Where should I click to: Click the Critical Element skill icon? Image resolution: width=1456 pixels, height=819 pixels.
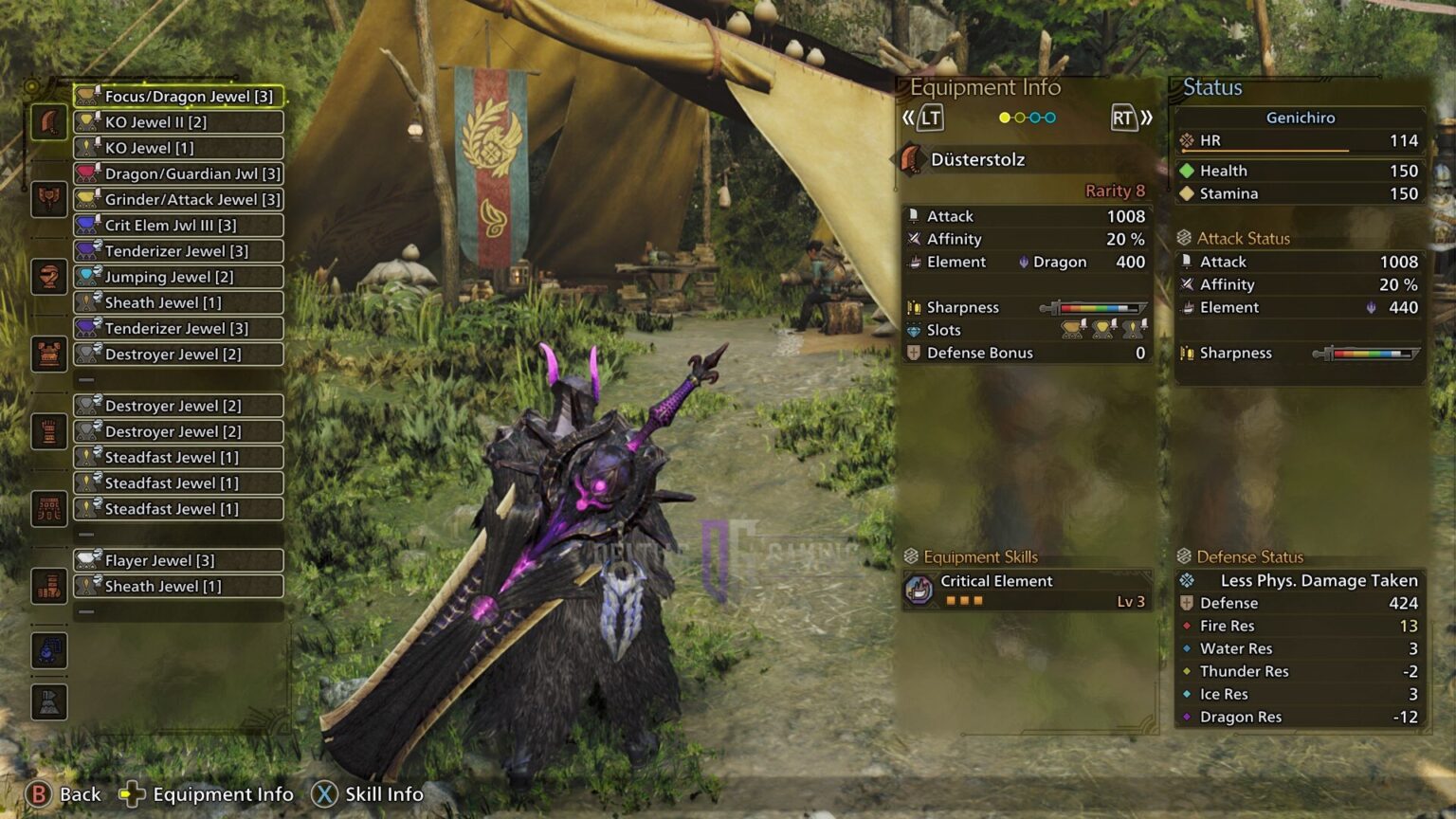pyautogui.click(x=920, y=589)
